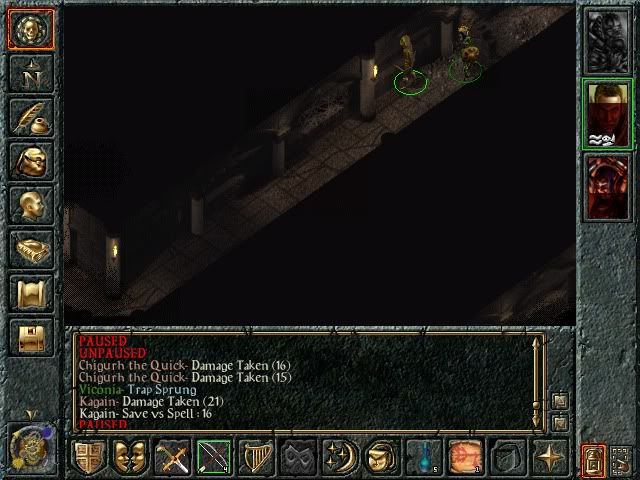
Task: Activate the shield guard action
Action: pos(89,457)
